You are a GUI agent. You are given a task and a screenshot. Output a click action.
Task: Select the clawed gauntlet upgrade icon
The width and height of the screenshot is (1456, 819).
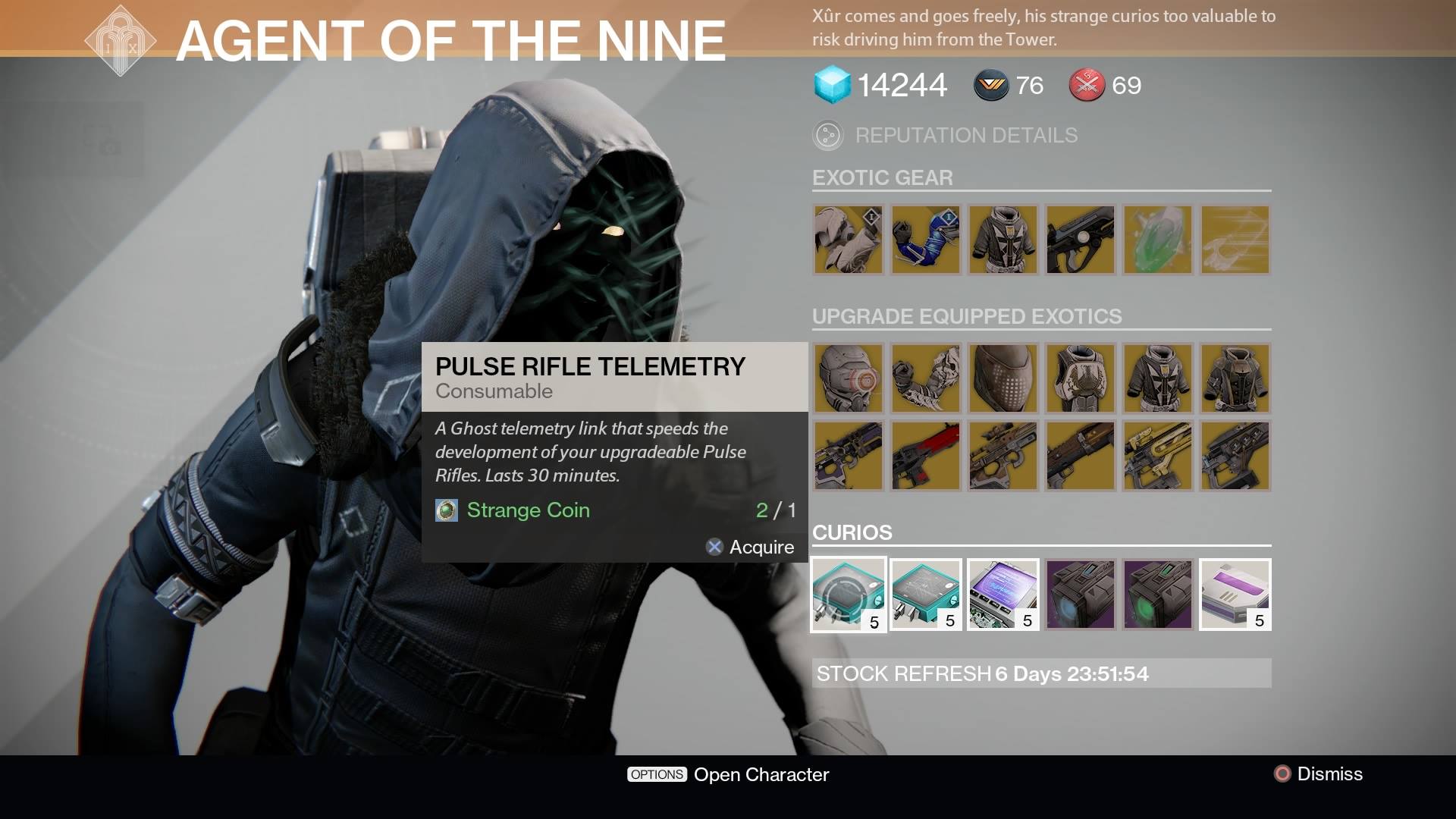pos(925,379)
